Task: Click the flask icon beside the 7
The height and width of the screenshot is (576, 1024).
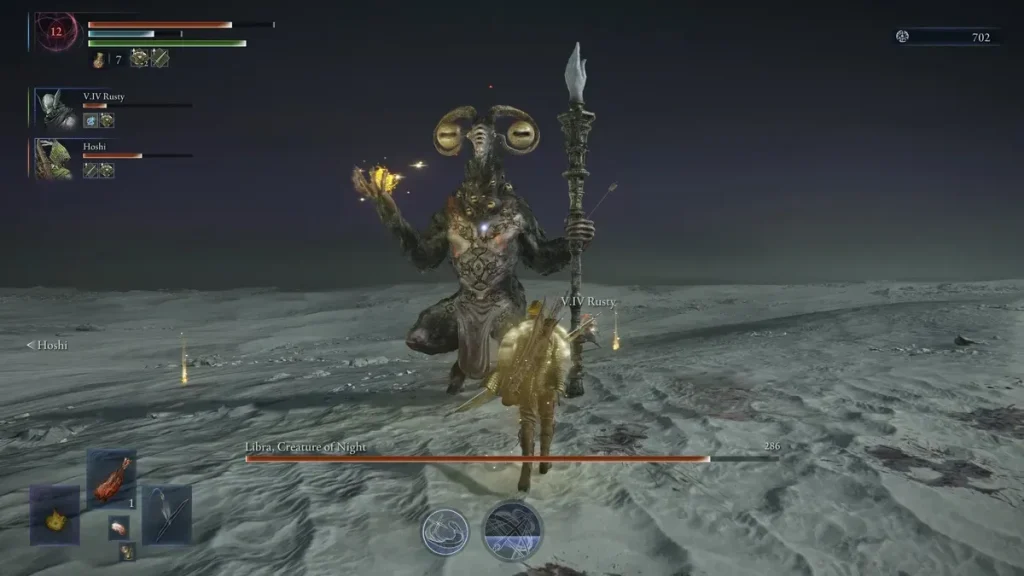Action: click(99, 60)
